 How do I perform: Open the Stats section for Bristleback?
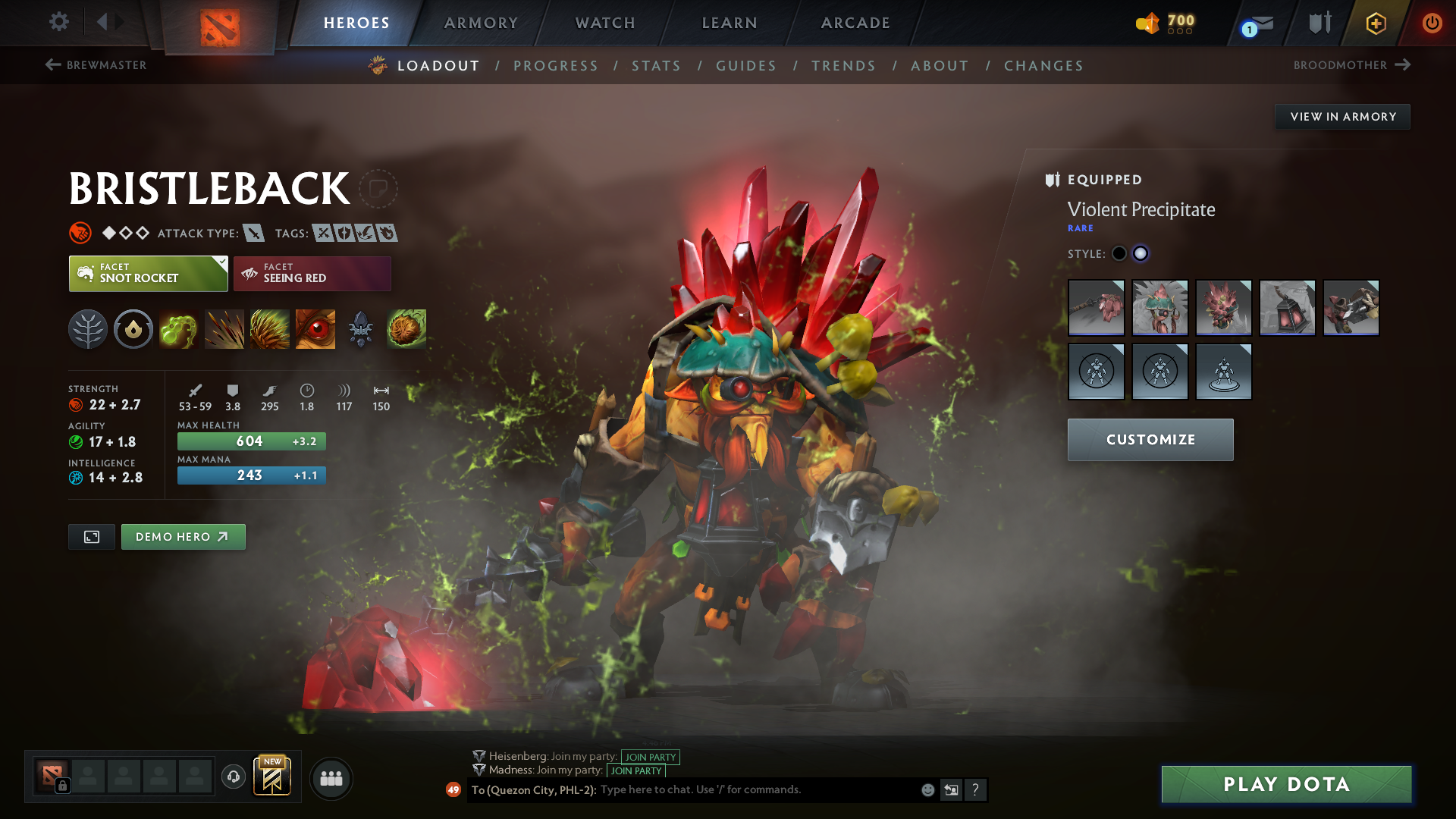pos(657,66)
